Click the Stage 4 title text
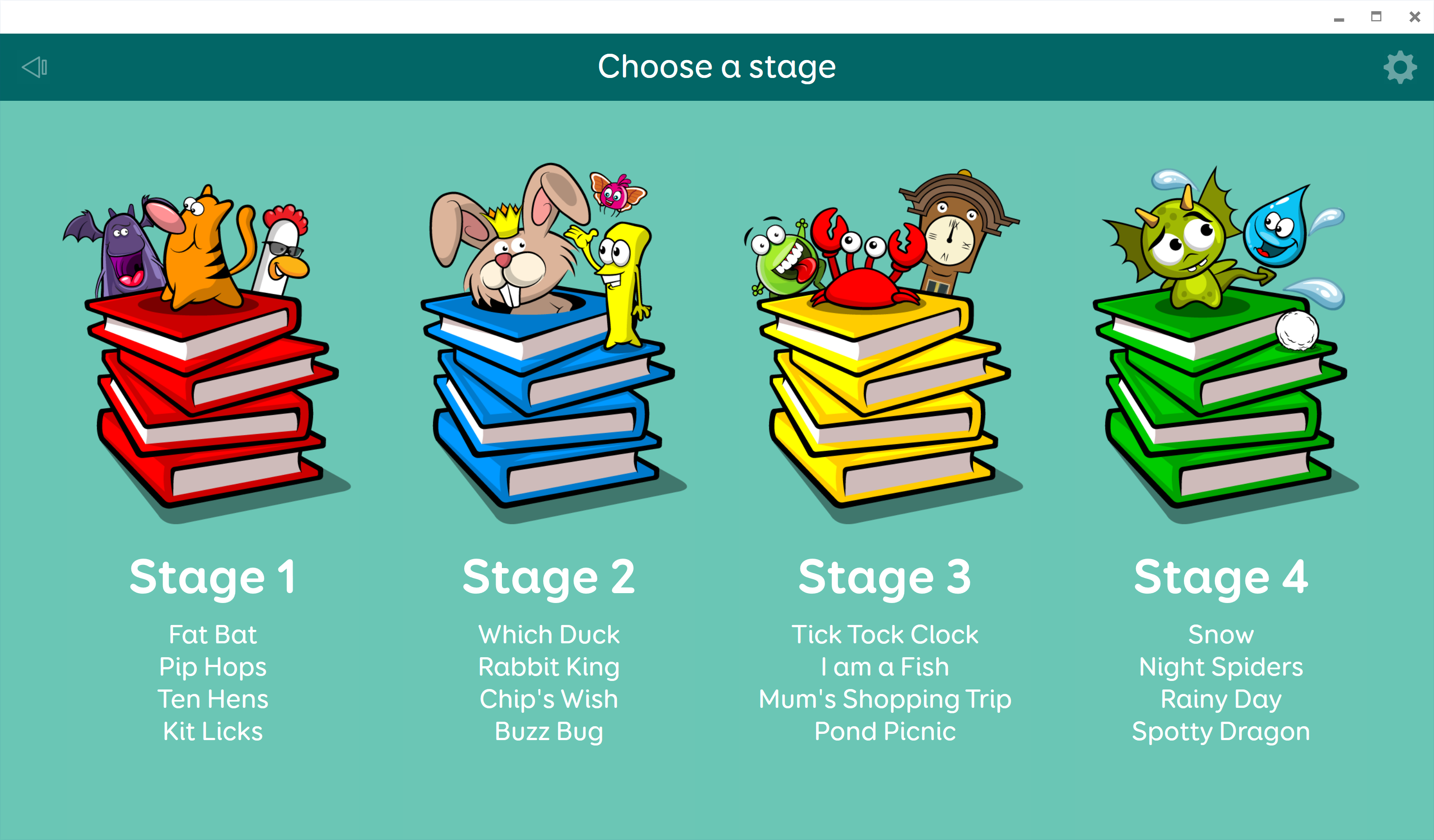1434x840 pixels. [1221, 577]
